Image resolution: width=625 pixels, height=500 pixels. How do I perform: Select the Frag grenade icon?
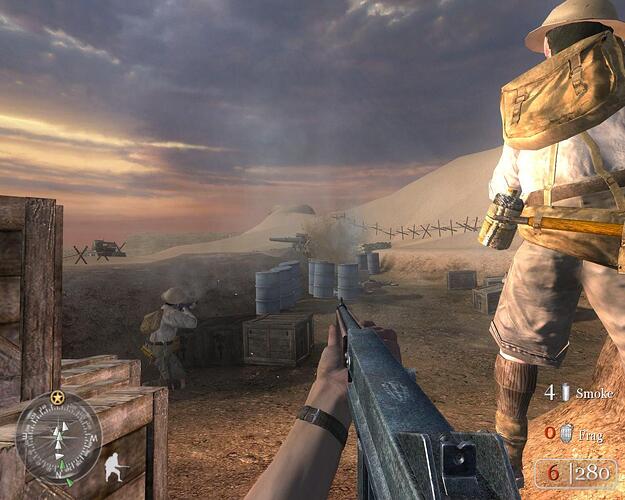click(564, 433)
